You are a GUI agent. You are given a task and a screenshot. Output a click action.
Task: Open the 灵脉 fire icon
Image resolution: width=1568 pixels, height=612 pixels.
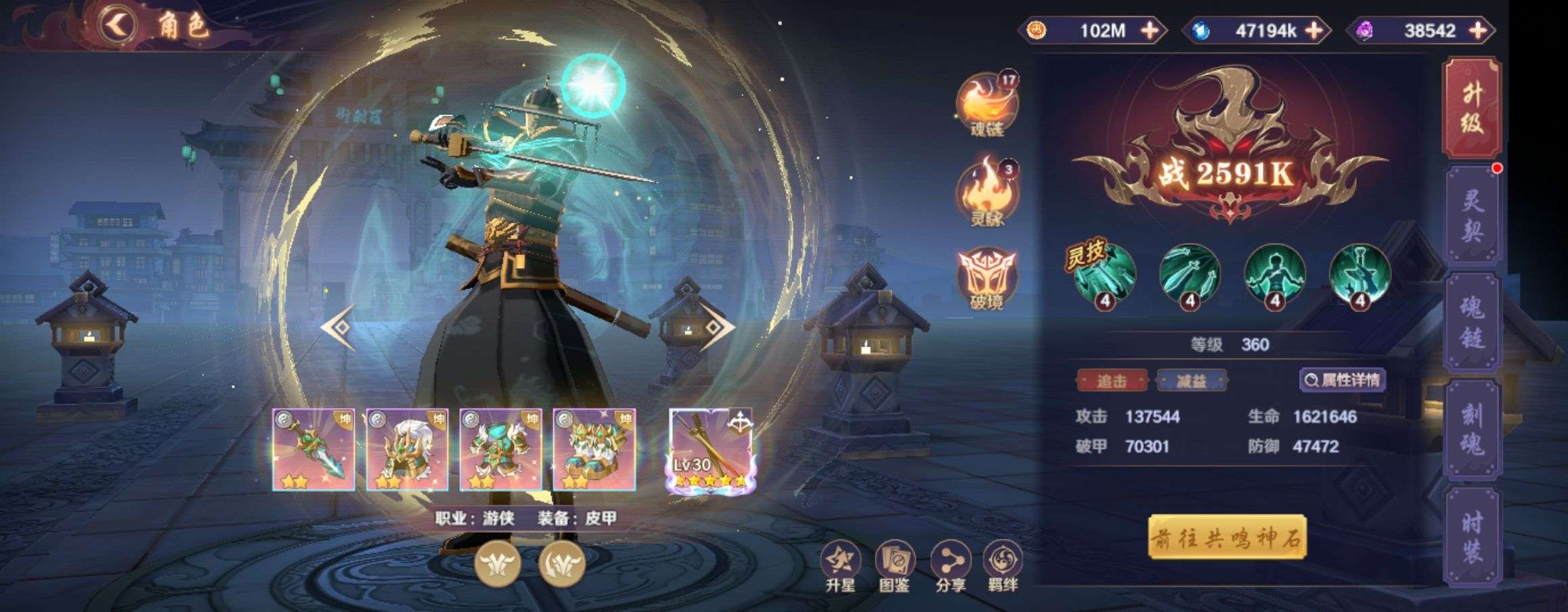pyautogui.click(x=986, y=192)
